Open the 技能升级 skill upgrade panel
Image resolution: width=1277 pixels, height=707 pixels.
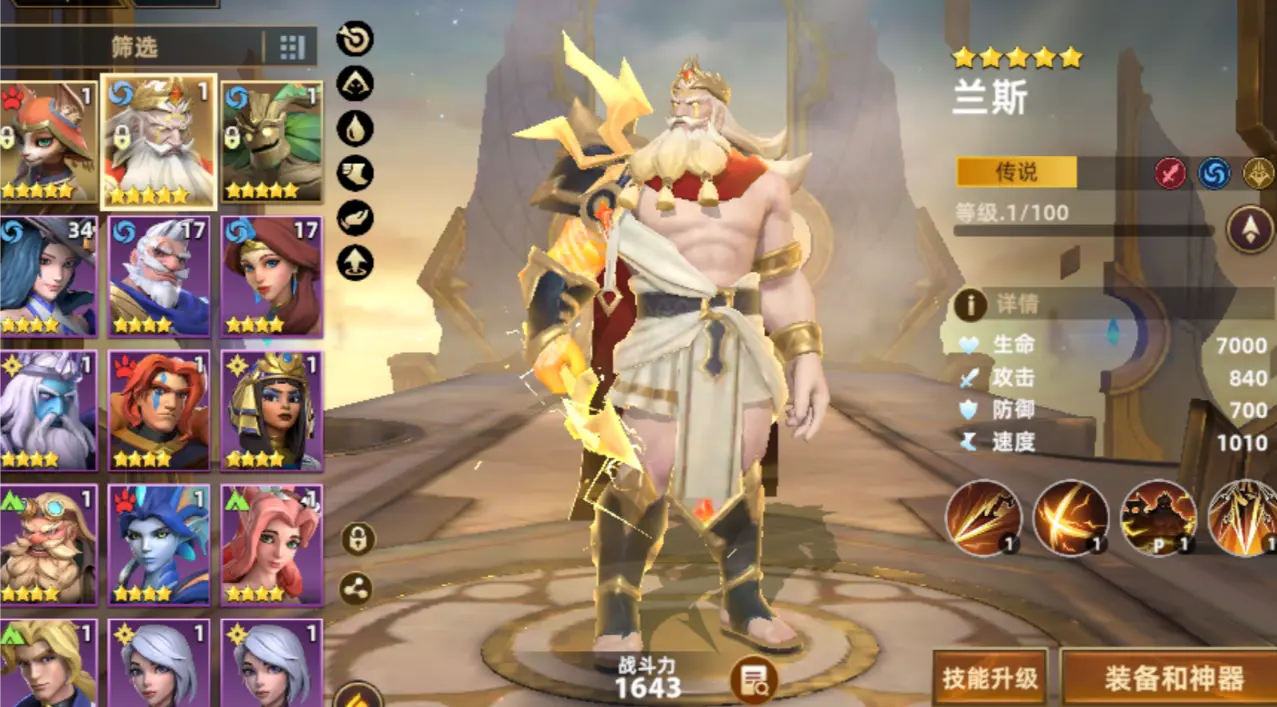pos(990,679)
